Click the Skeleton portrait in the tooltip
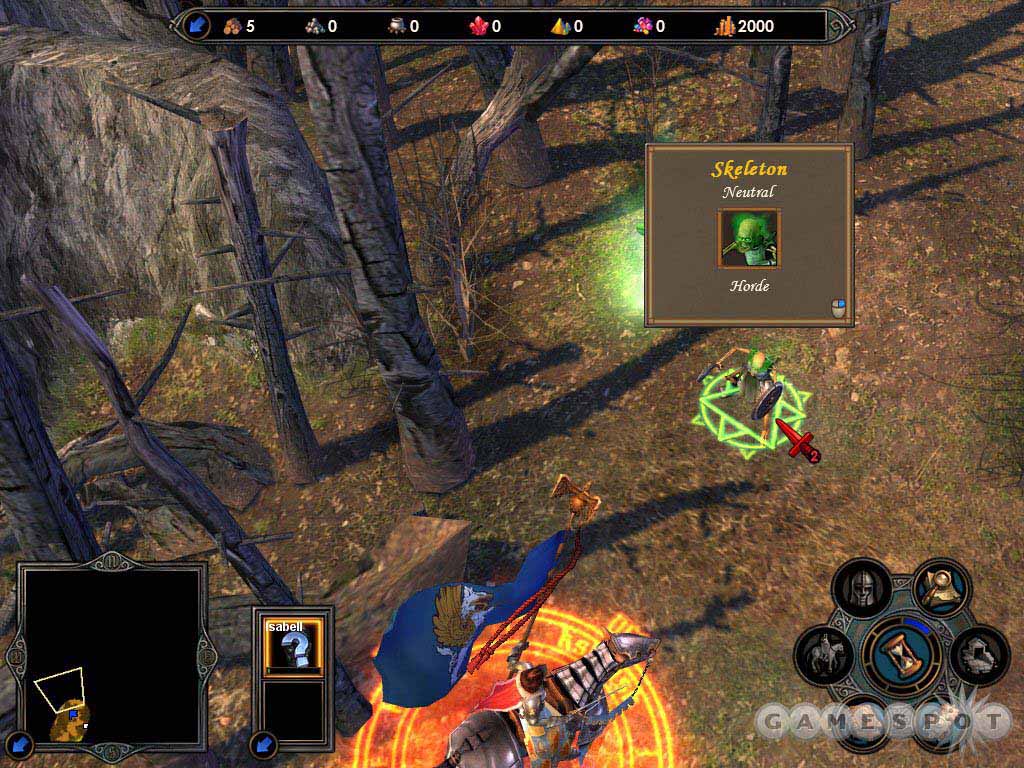1024x768 pixels. [x=748, y=239]
